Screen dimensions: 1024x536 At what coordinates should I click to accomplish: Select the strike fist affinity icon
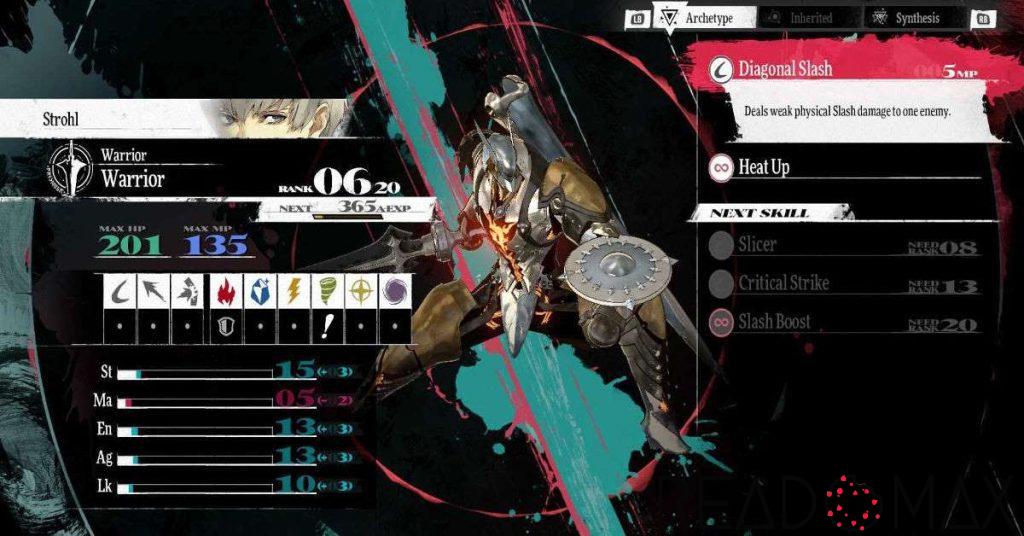point(189,290)
